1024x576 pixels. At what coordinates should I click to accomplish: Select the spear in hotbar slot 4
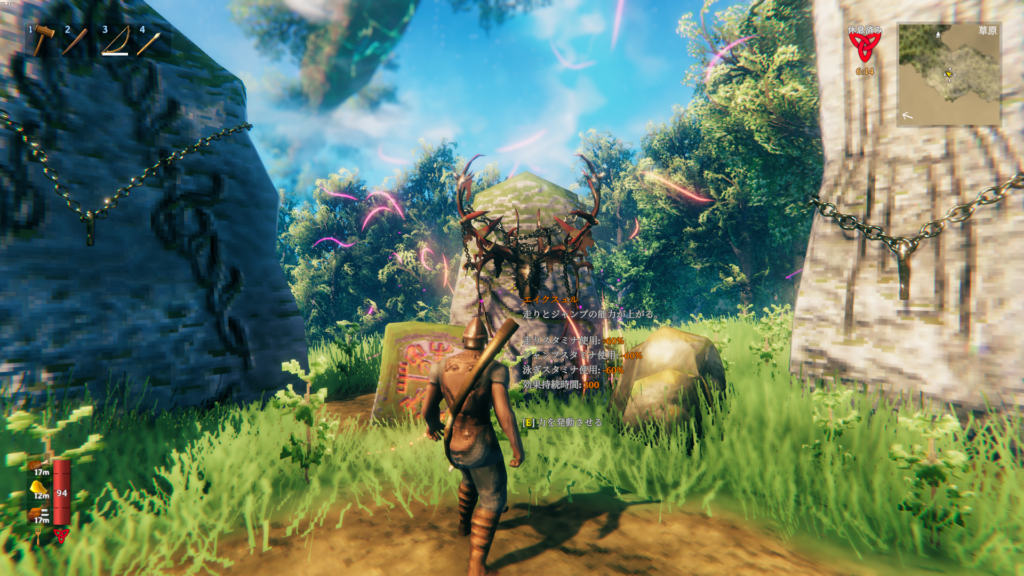tap(150, 42)
